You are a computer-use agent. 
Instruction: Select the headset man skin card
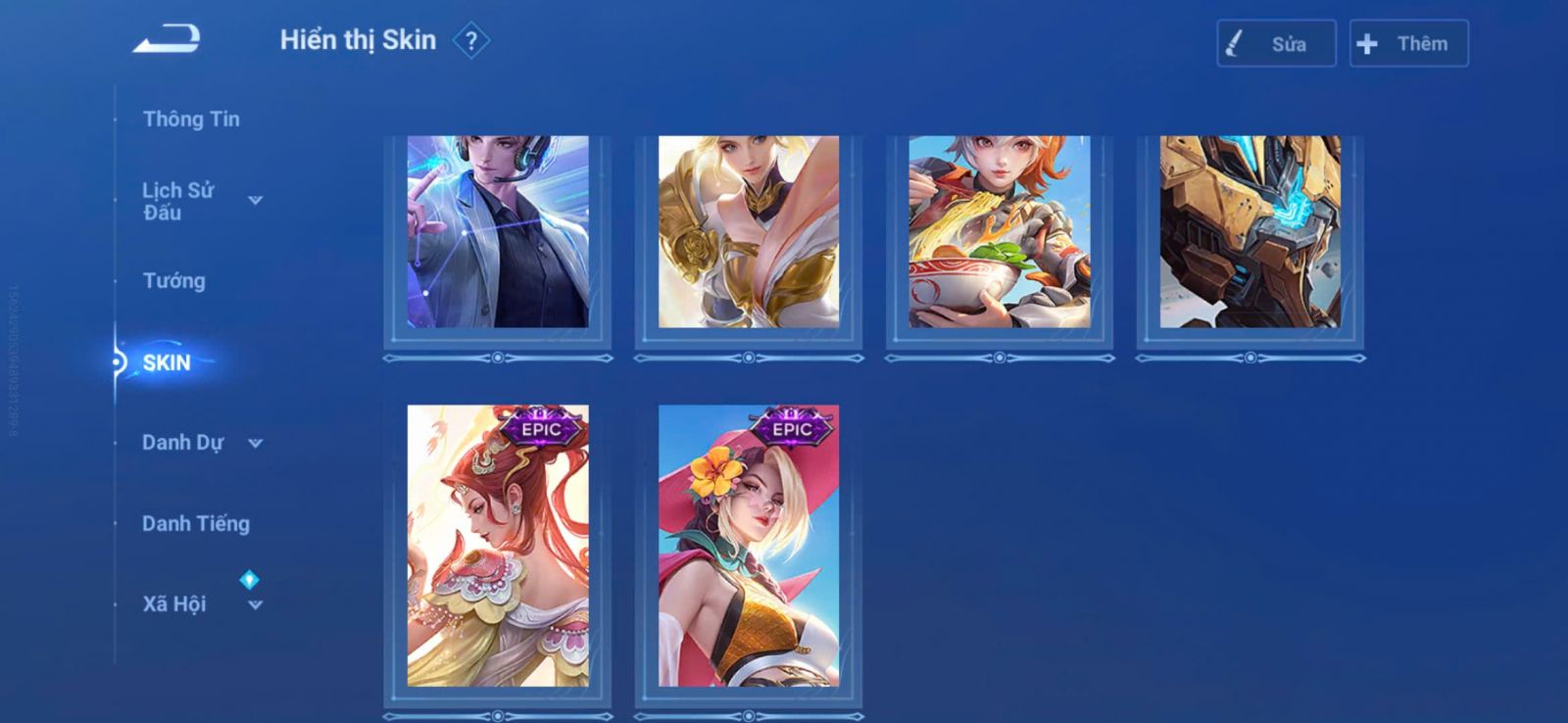(x=498, y=232)
